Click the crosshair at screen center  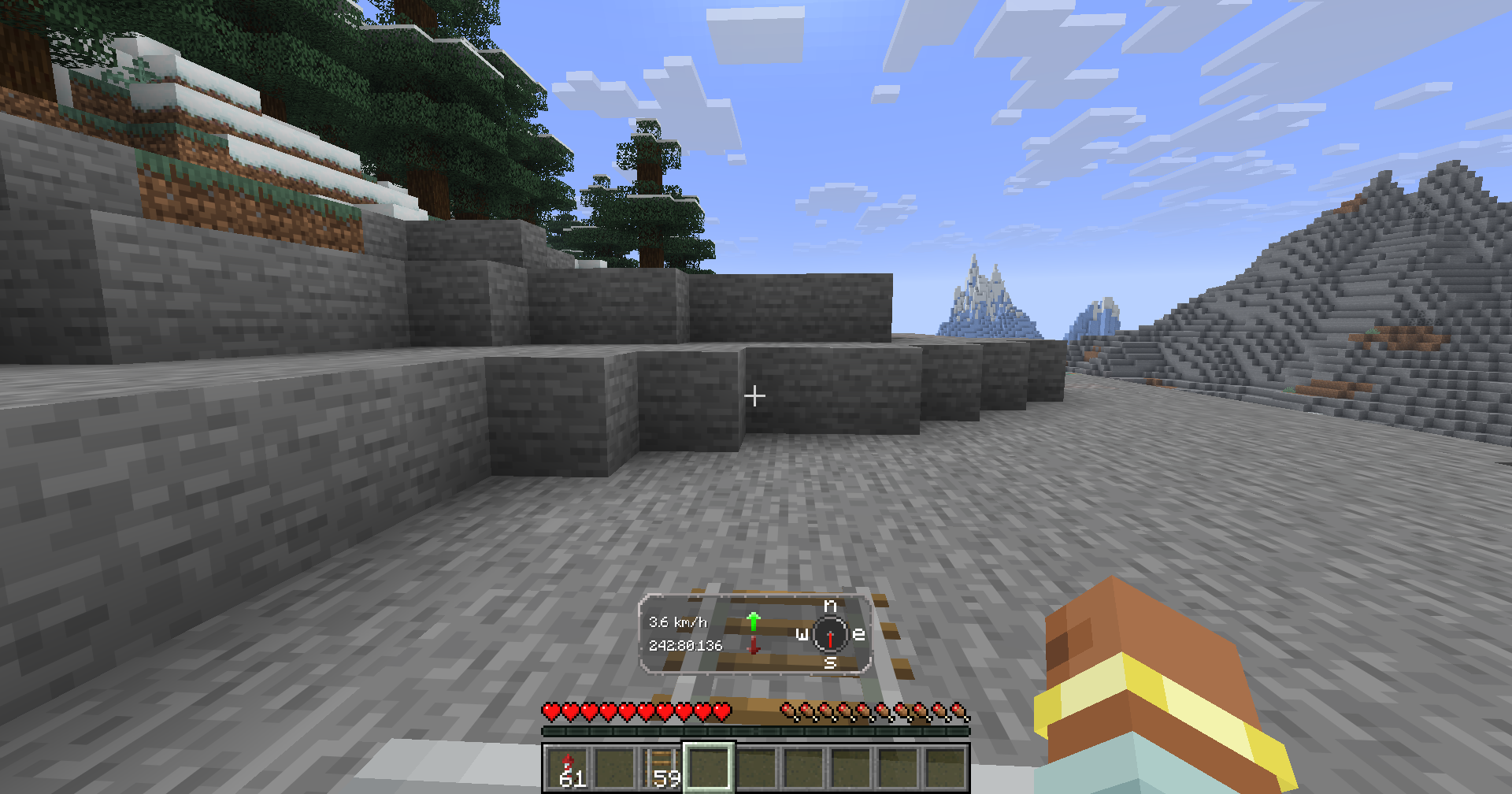pyautogui.click(x=755, y=395)
